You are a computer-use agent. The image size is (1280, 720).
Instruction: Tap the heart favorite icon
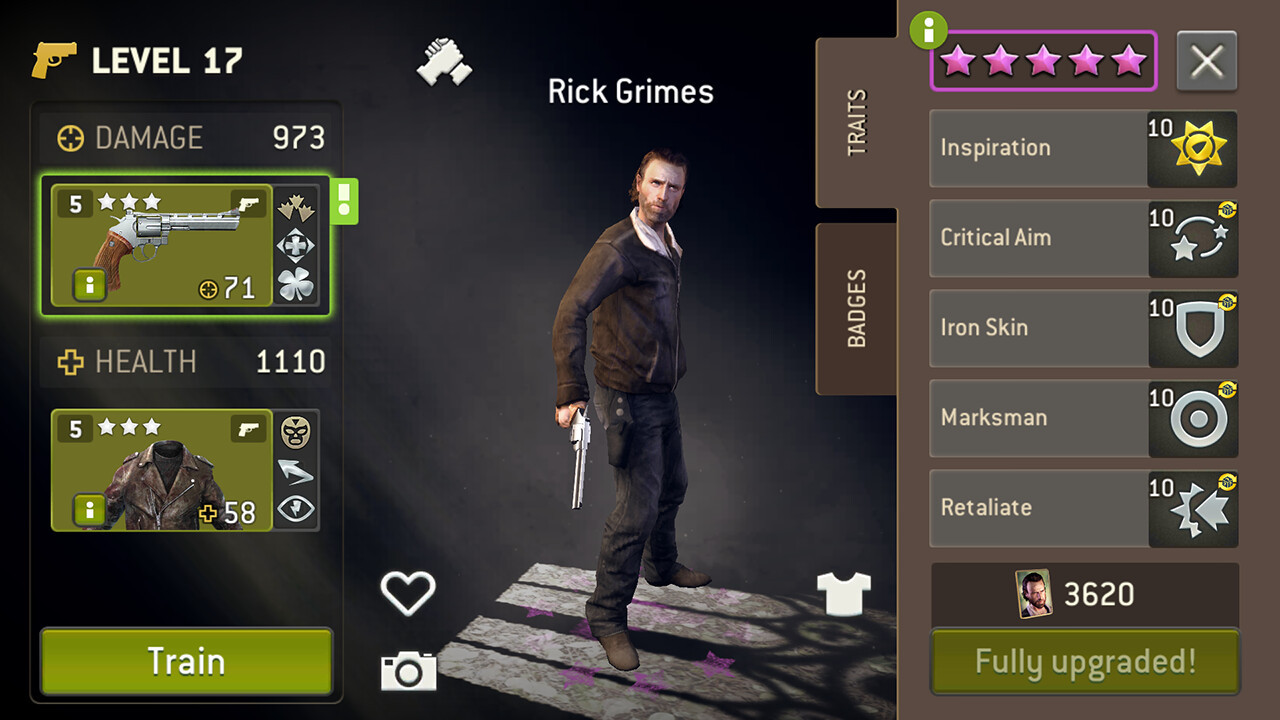(408, 592)
